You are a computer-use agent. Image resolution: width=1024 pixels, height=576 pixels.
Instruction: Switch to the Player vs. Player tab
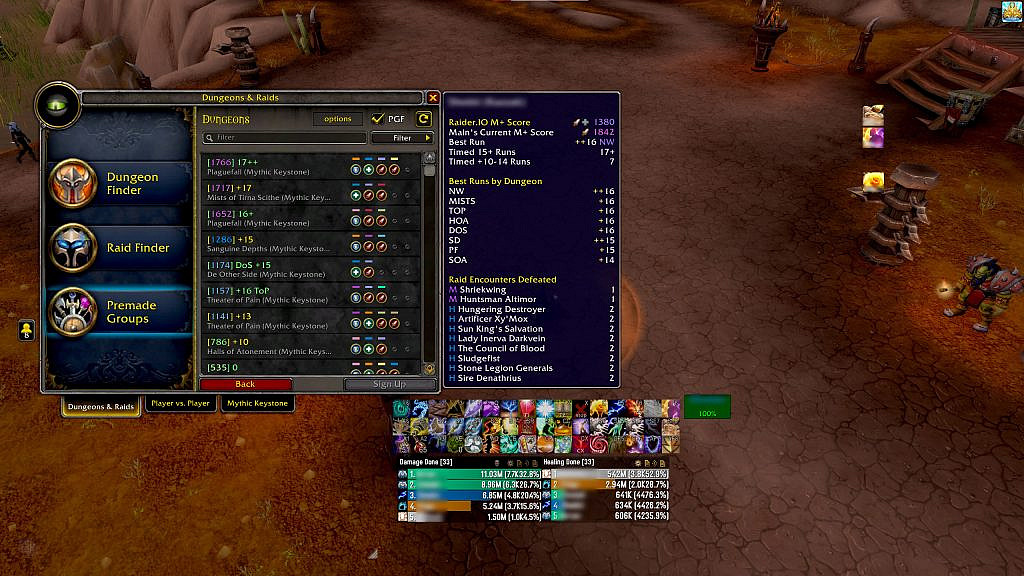pyautogui.click(x=180, y=404)
